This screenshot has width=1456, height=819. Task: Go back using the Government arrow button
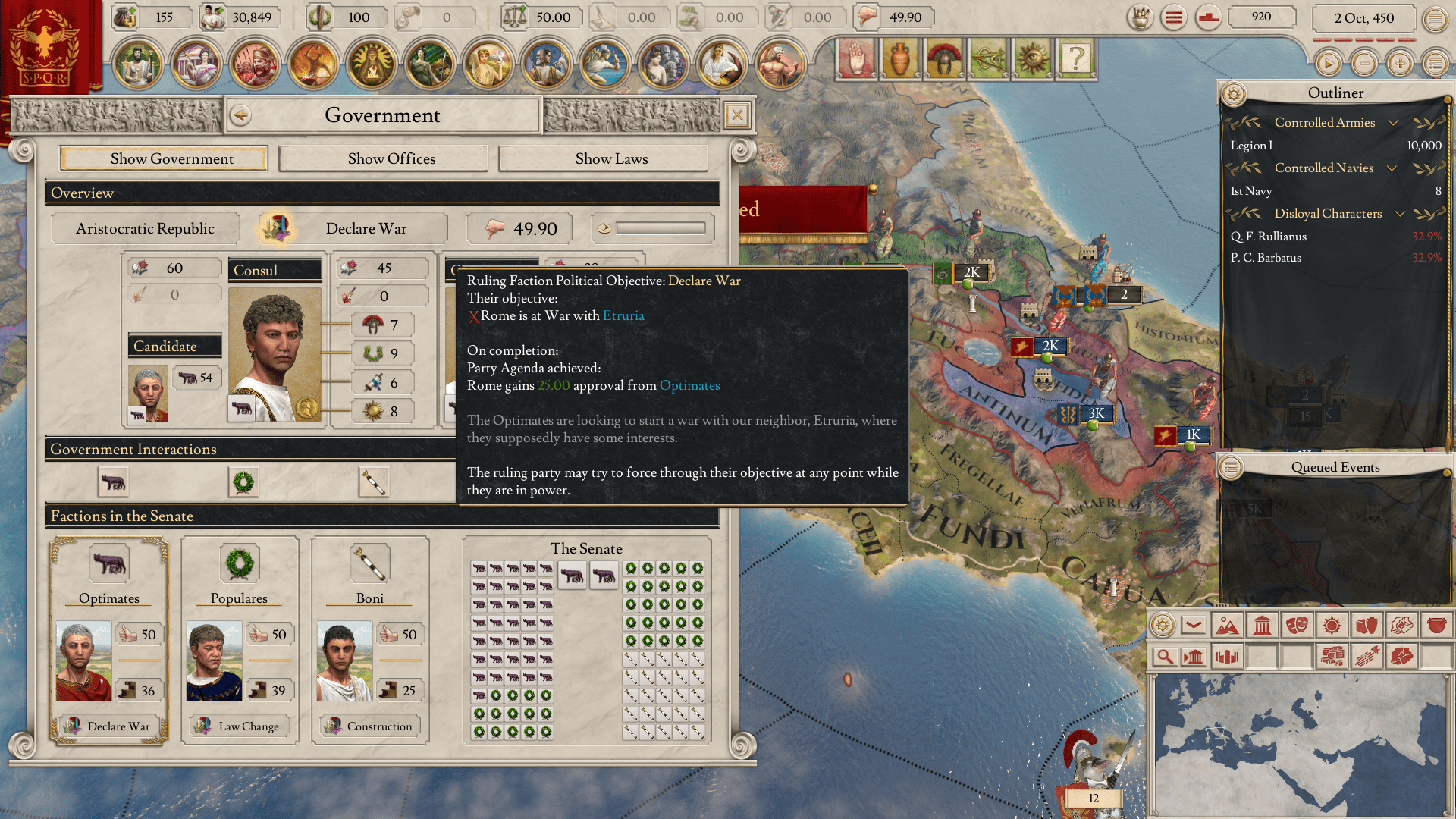[x=241, y=115]
